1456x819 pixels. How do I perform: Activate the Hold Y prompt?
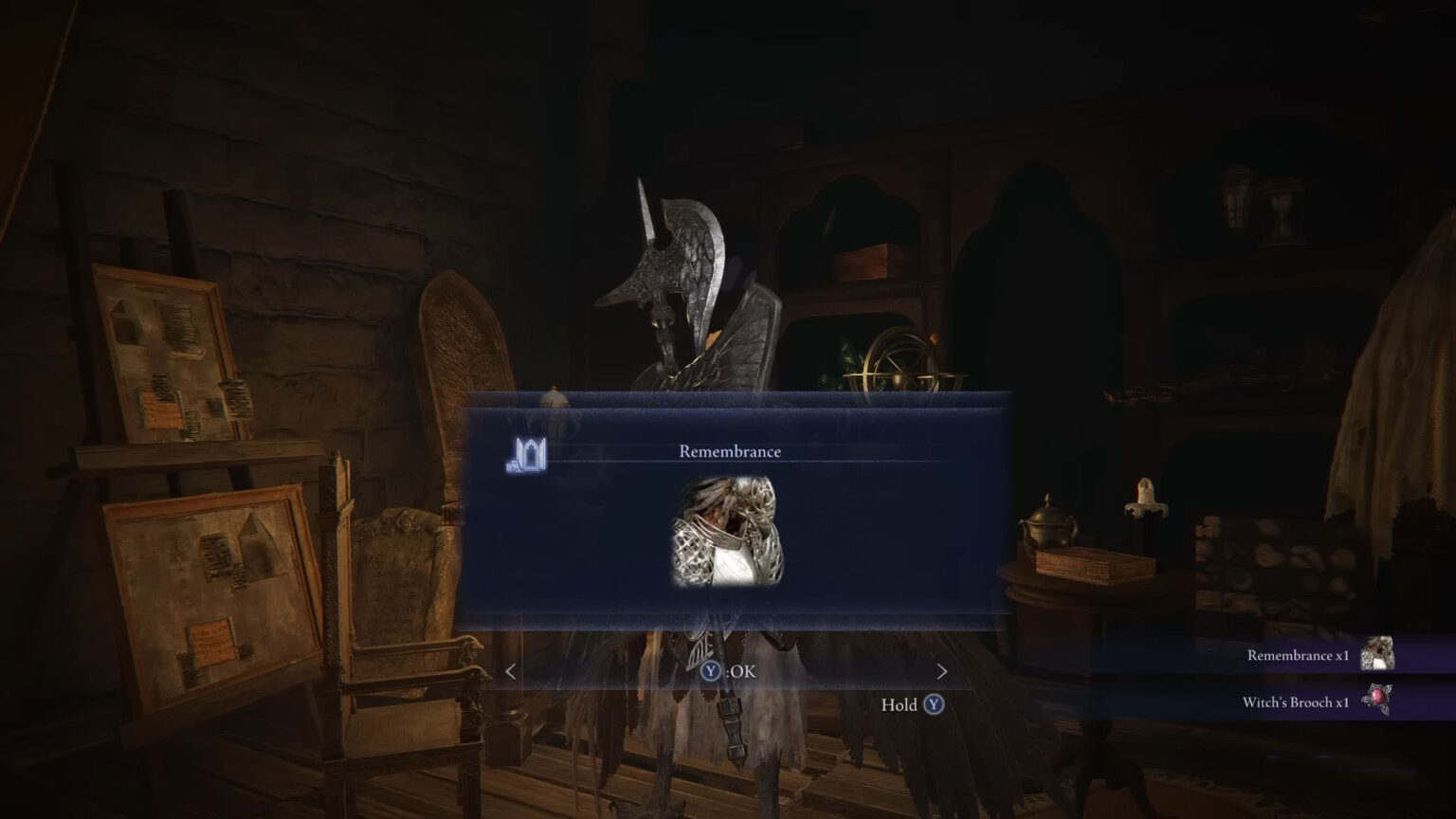coord(913,706)
